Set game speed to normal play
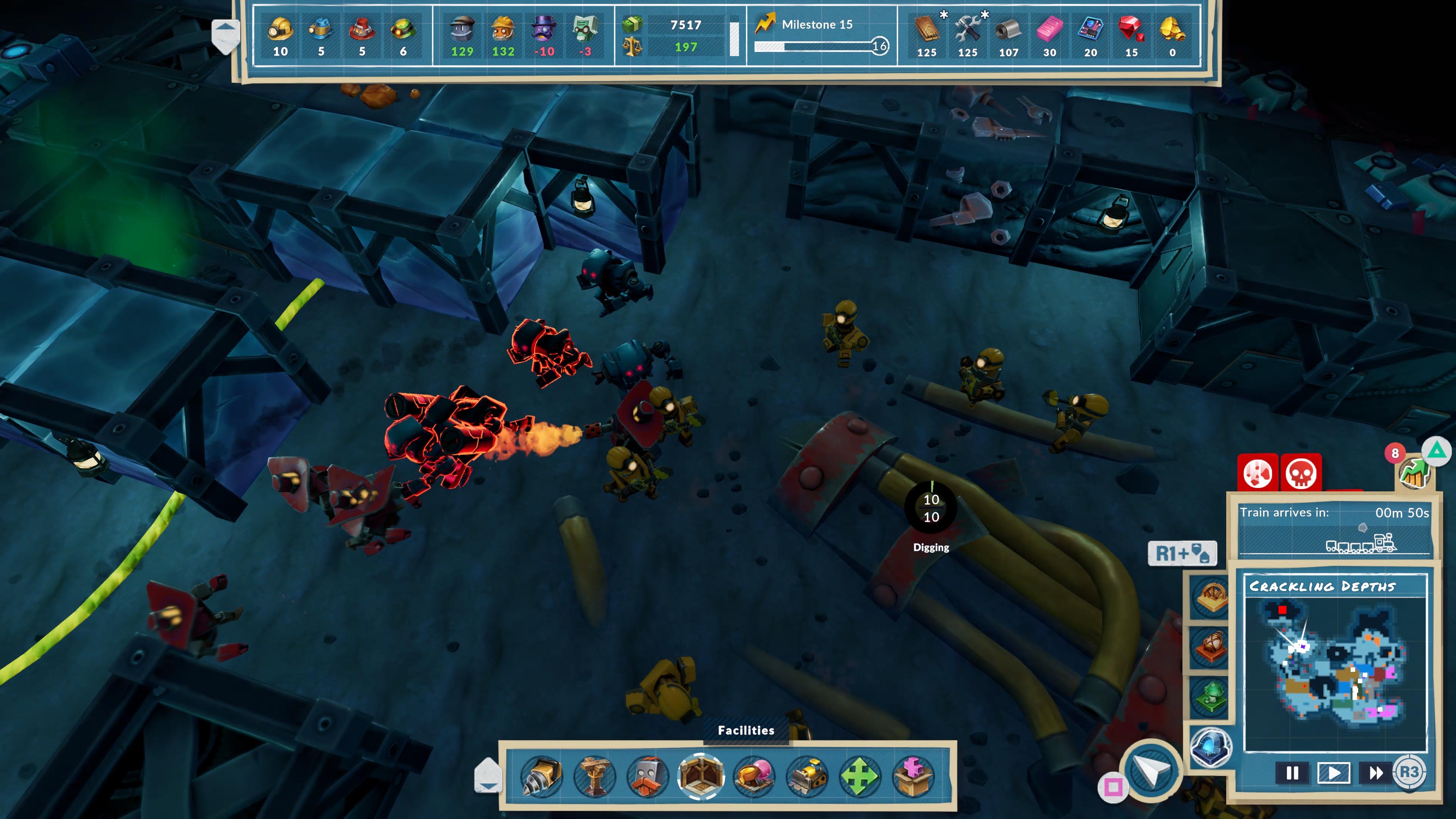This screenshot has height=819, width=1456. (x=1334, y=773)
